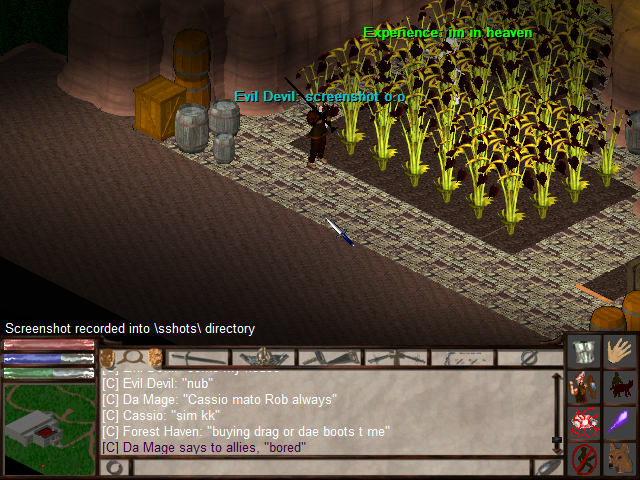This screenshot has width=640, height=480.
Task: Use the purple crystal shard icon
Action: click(622, 422)
